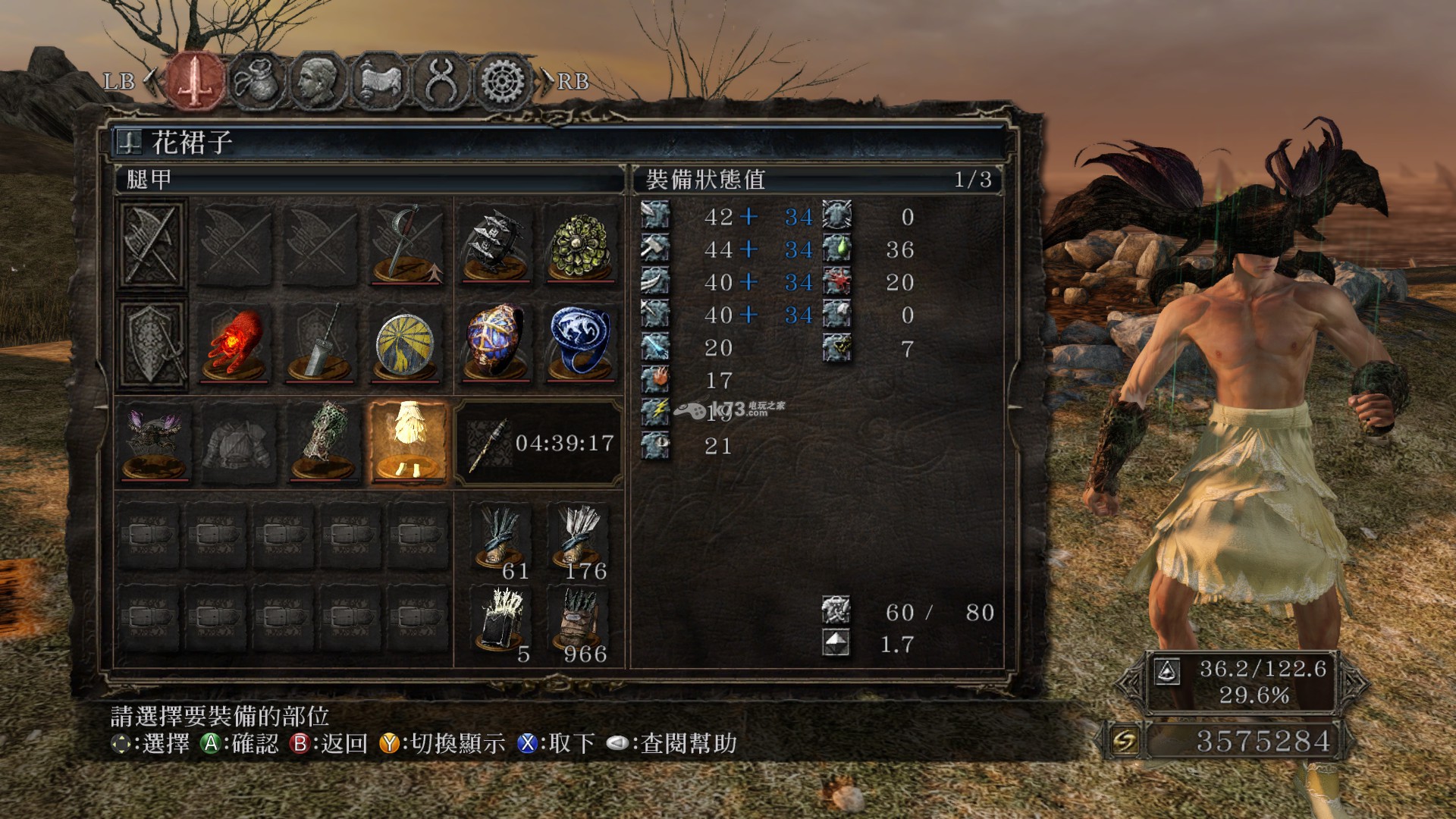Choose the arrow slot with 176 arrows

581,538
